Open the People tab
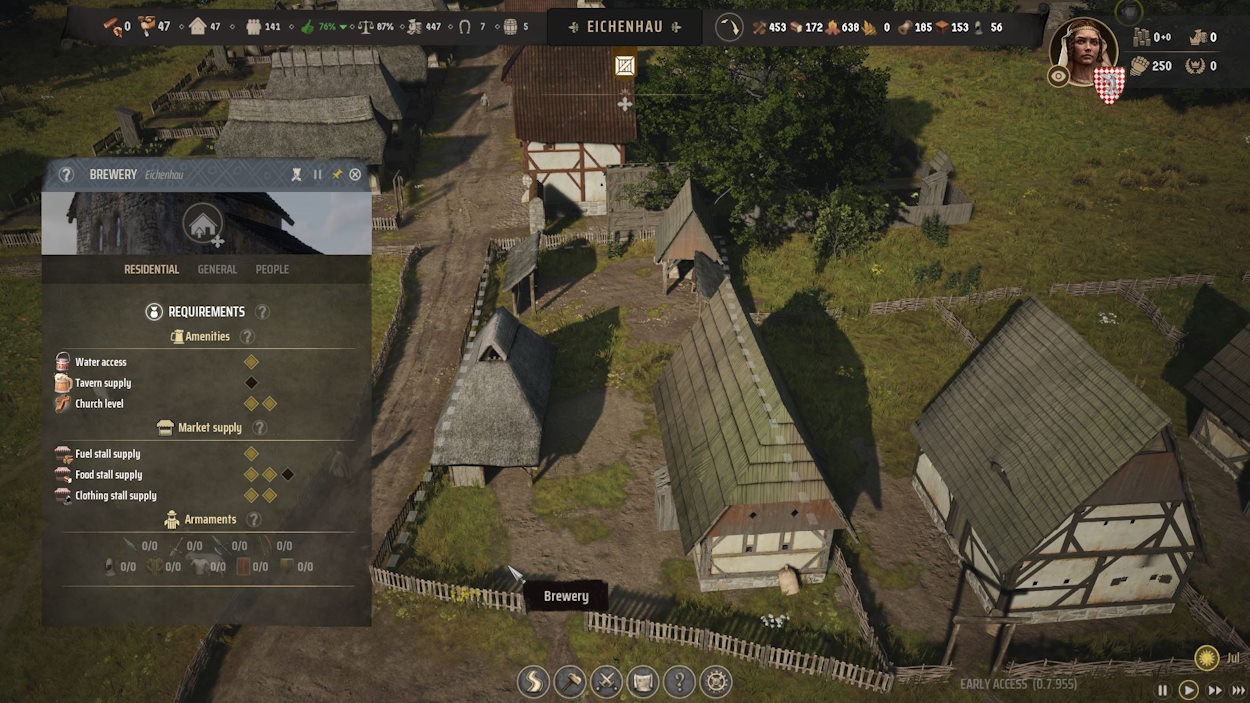Viewport: 1250px width, 703px height. click(x=272, y=269)
